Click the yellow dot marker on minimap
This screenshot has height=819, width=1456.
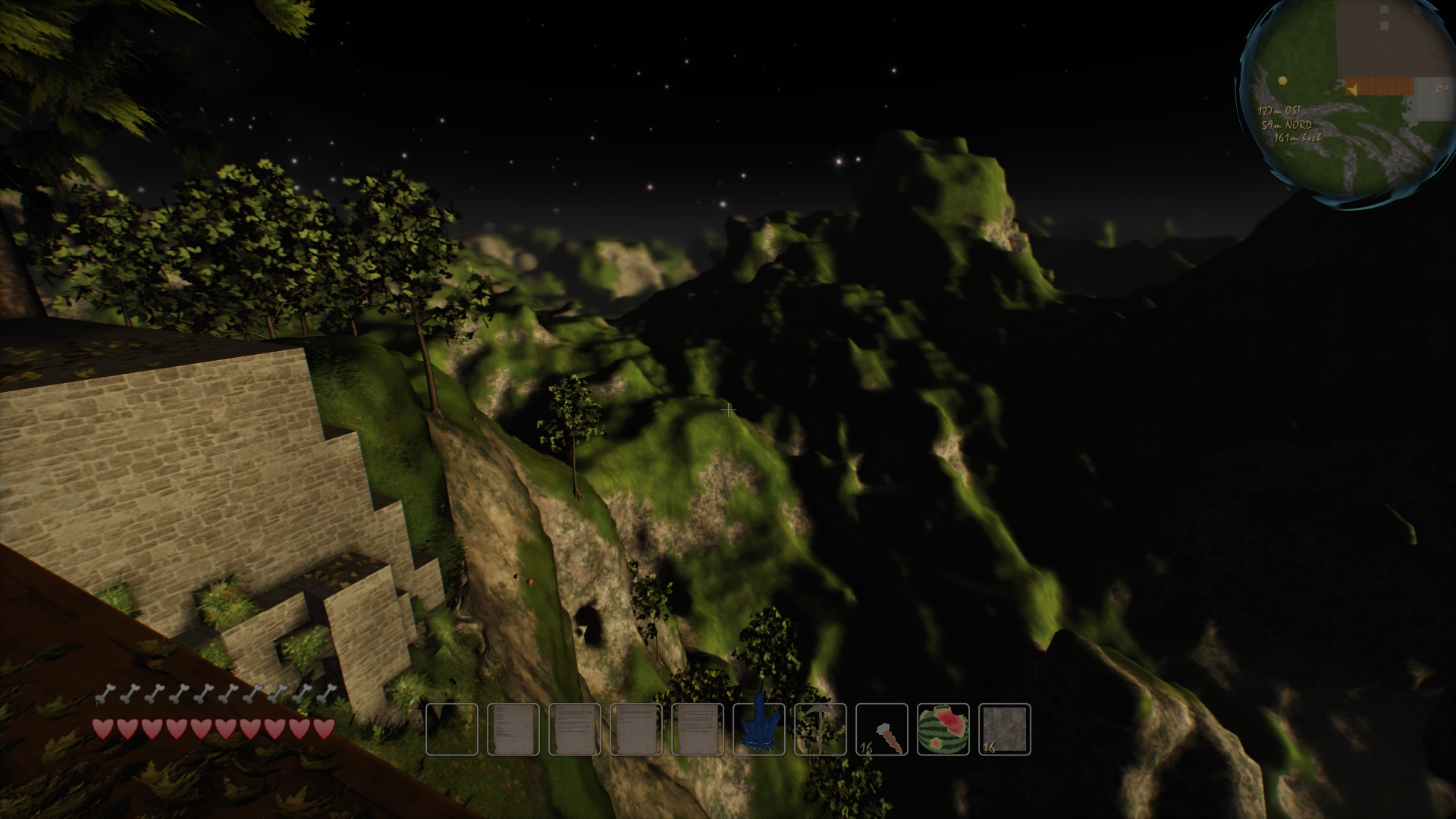[1282, 80]
